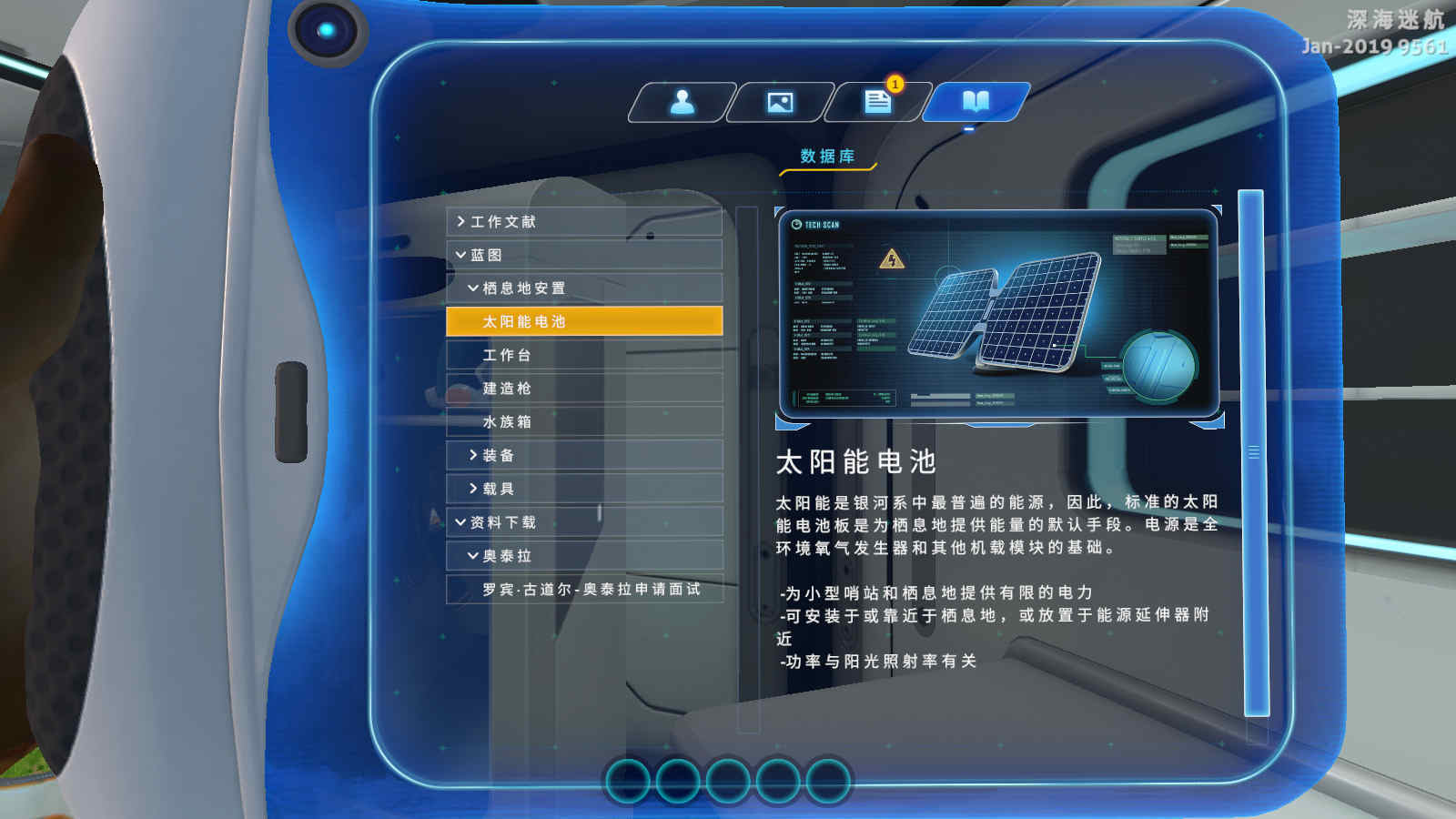Open the profile tab with the person icon

pyautogui.click(x=684, y=101)
